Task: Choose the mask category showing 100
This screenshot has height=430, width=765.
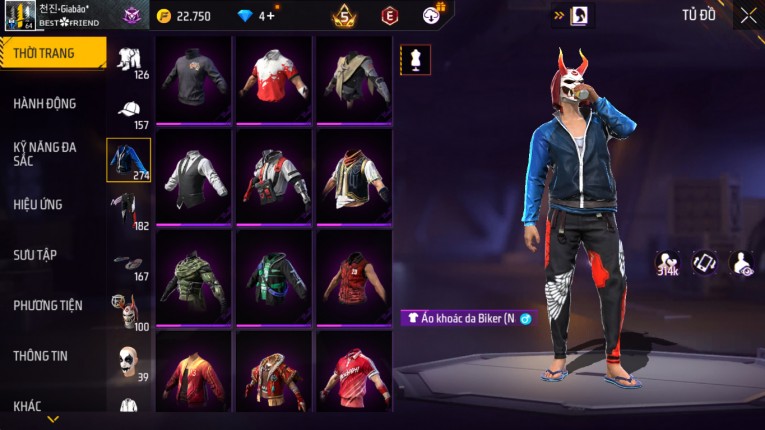Action: point(129,312)
